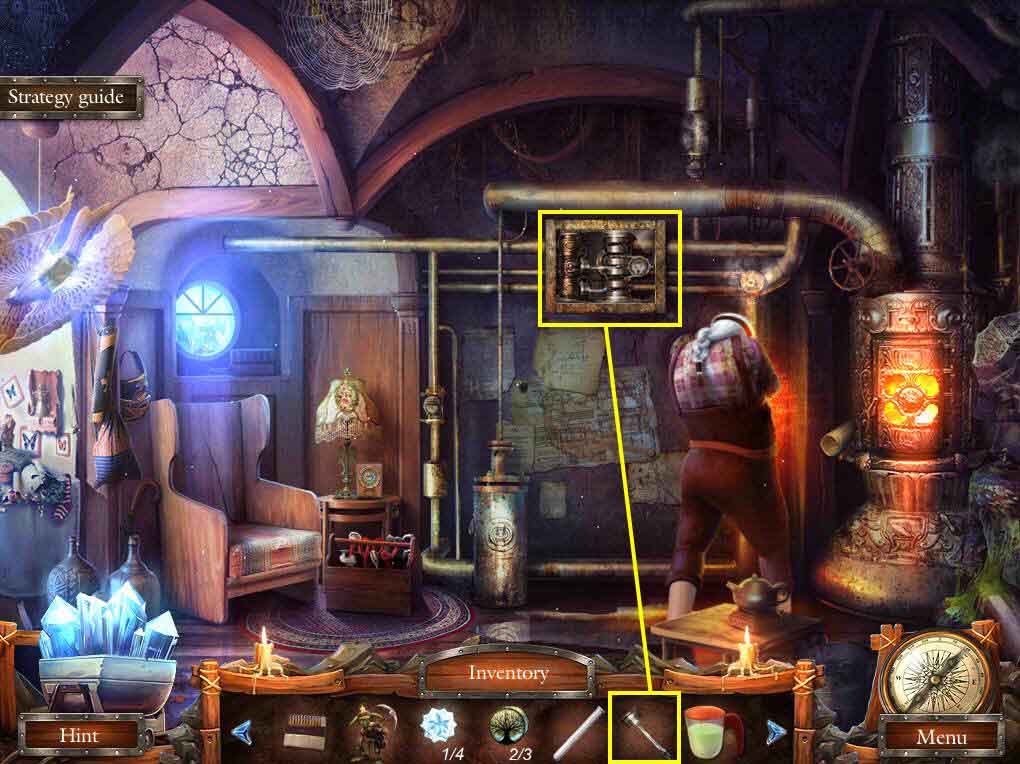Click the Inventory label panel
This screenshot has height=764, width=1020.
[509, 673]
